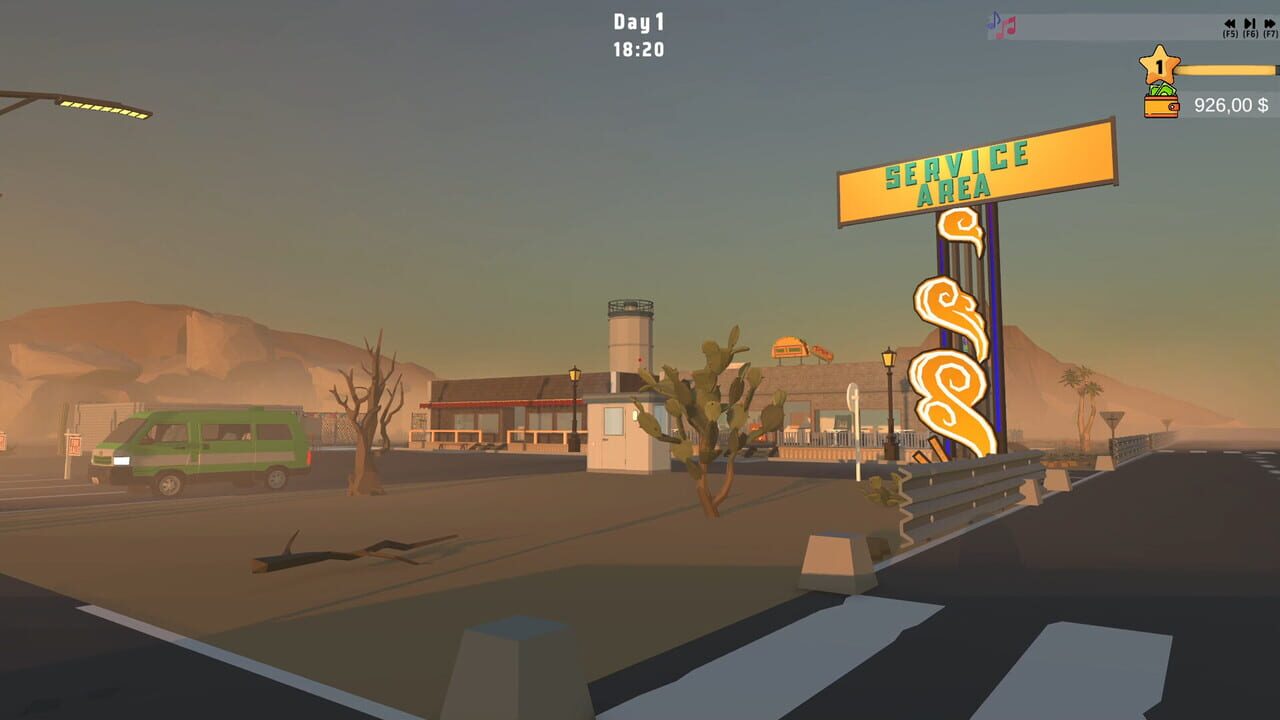Open the wallet icon
Viewport: 1280px width, 720px height.
[x=1160, y=108]
